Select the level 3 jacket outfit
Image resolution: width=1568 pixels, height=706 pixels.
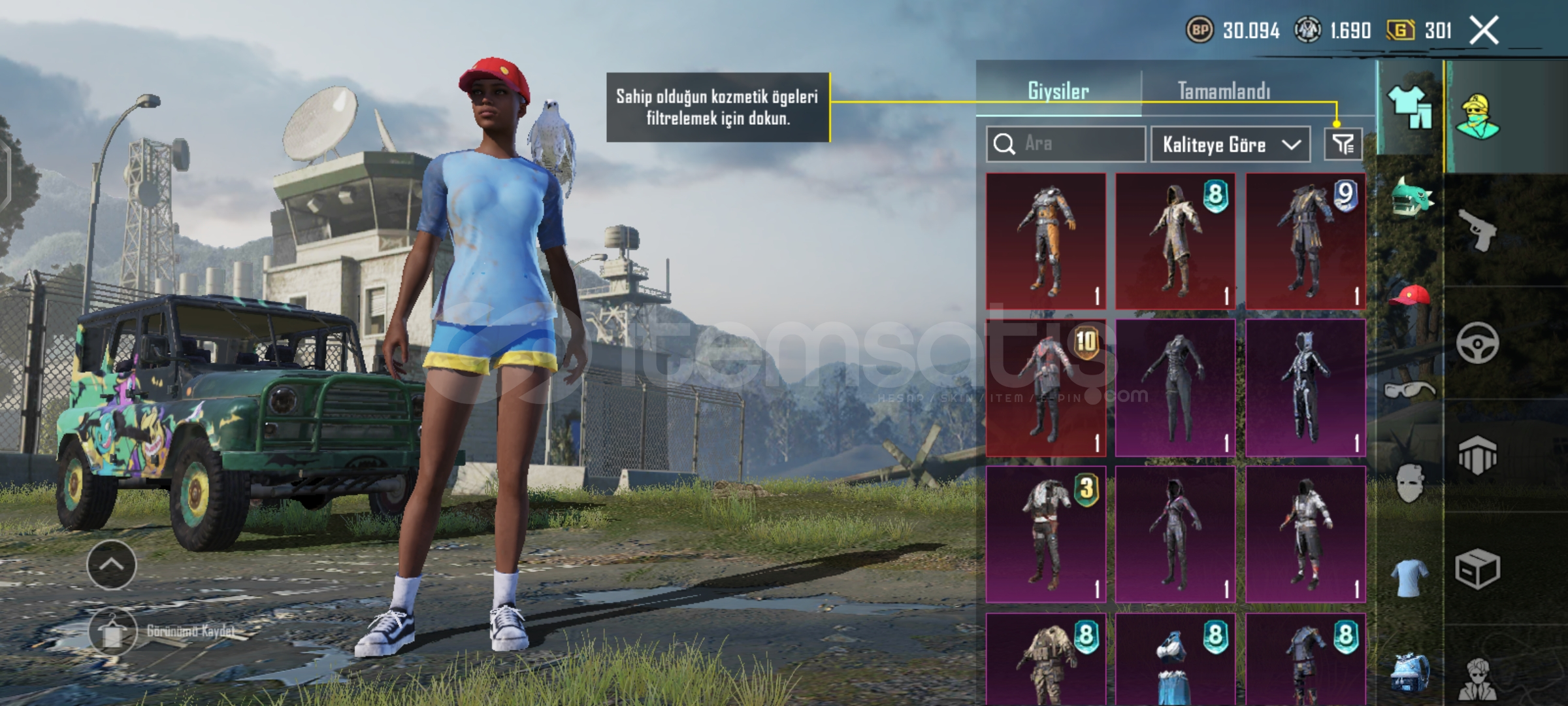click(1046, 534)
